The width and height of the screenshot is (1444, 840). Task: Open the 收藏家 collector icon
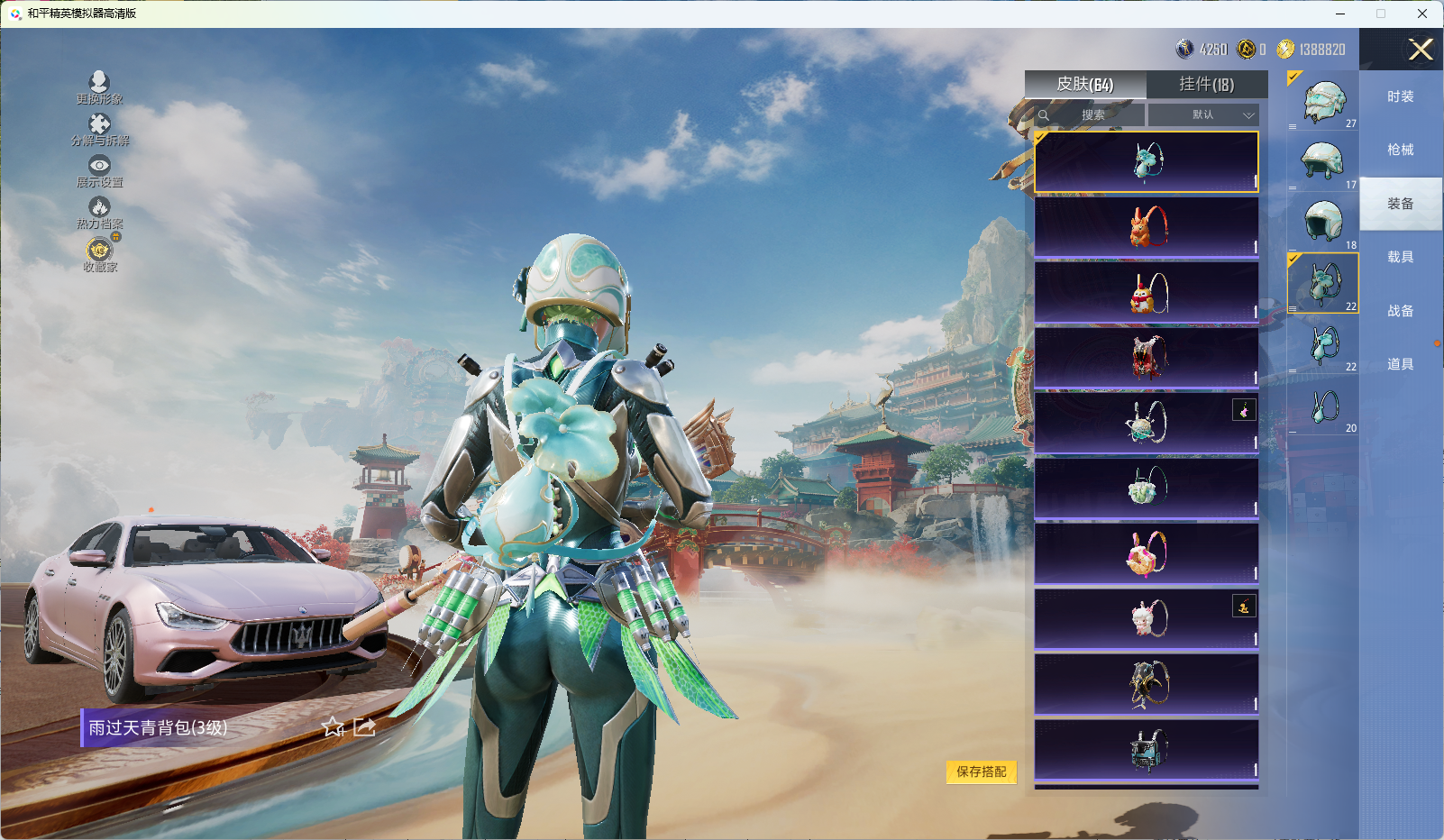pos(99,254)
